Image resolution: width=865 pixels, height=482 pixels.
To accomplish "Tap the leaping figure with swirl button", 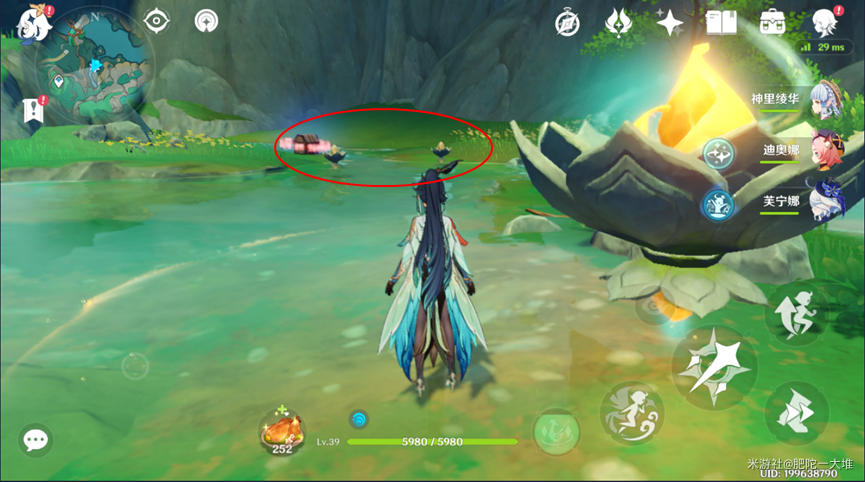I will 631,414.
